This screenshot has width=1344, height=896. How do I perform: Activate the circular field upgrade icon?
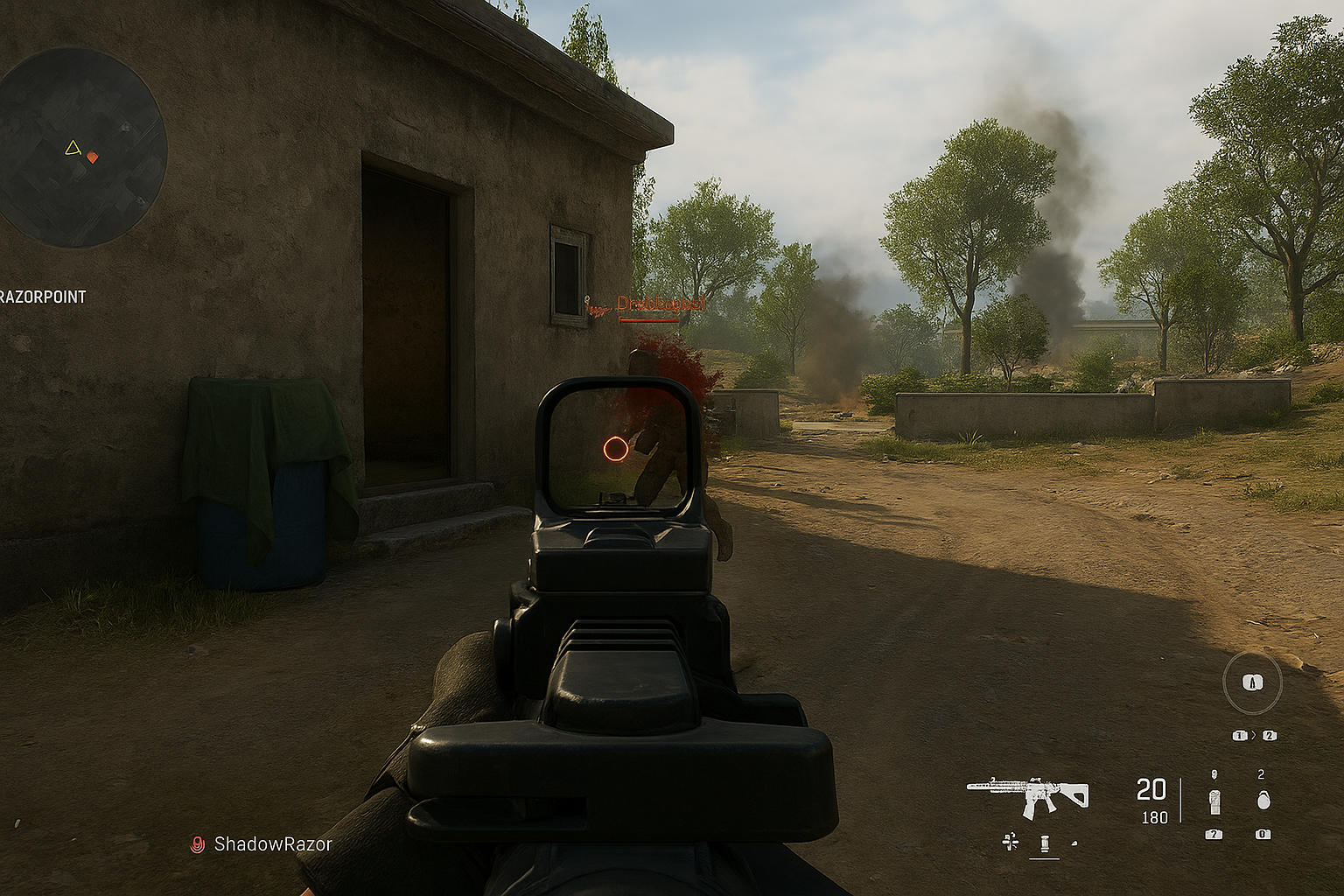(x=1252, y=682)
